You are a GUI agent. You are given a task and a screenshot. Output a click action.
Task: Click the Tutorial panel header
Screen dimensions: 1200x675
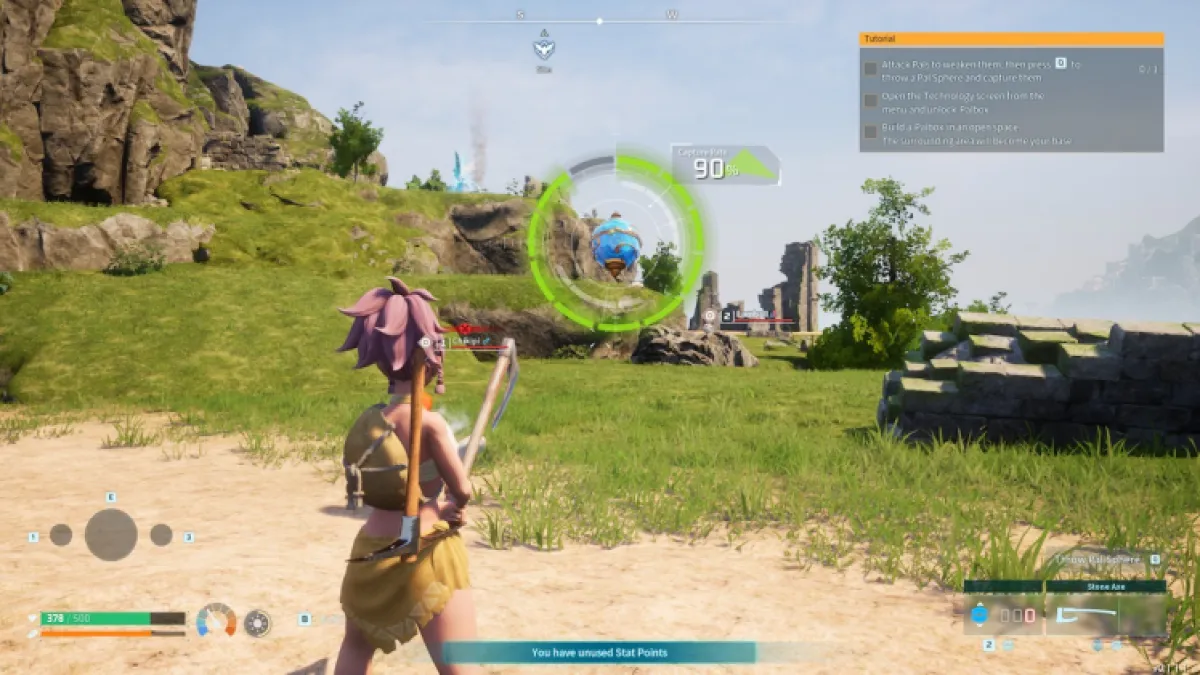tap(1011, 39)
